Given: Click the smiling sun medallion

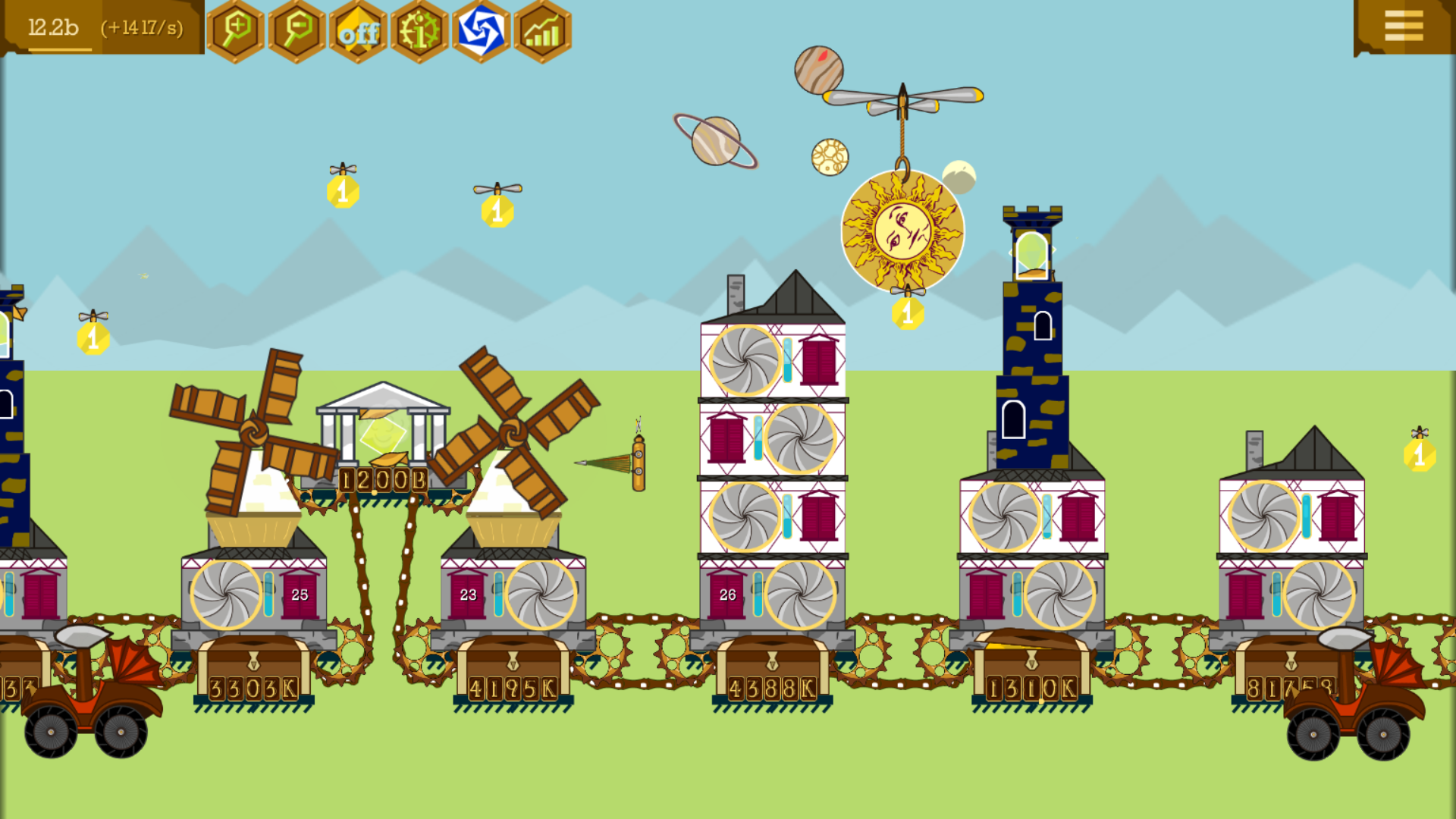Looking at the screenshot, I should point(904,230).
